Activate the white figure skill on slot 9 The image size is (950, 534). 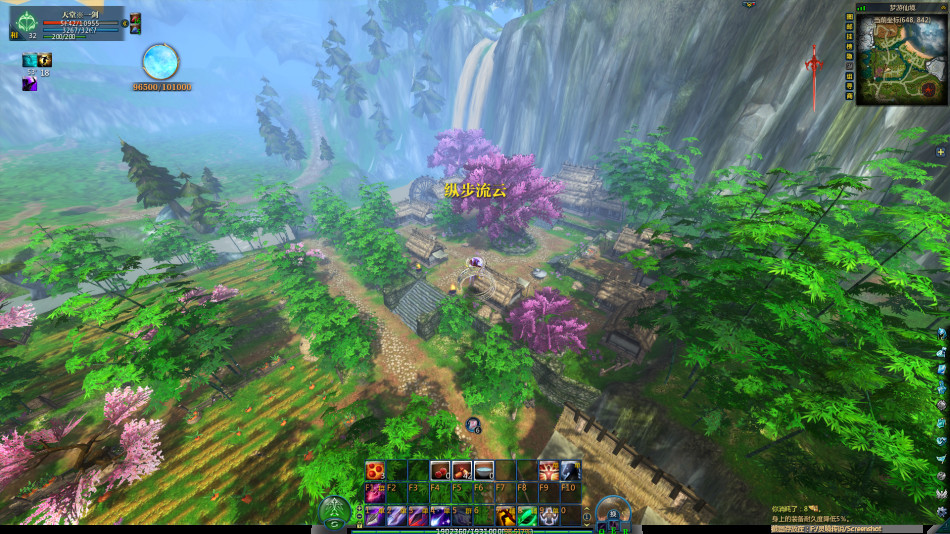coord(550,514)
